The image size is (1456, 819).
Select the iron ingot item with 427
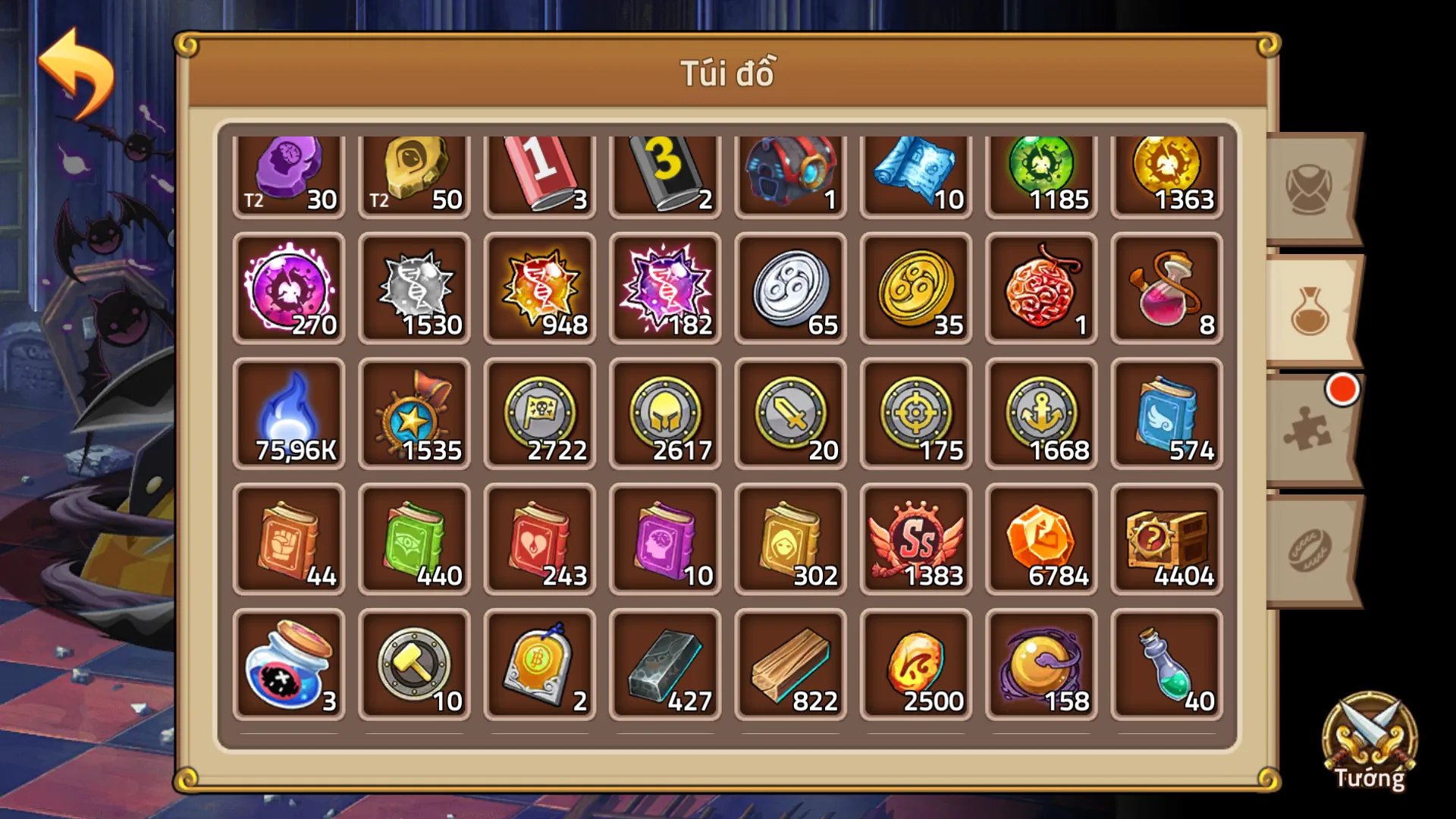[665, 665]
